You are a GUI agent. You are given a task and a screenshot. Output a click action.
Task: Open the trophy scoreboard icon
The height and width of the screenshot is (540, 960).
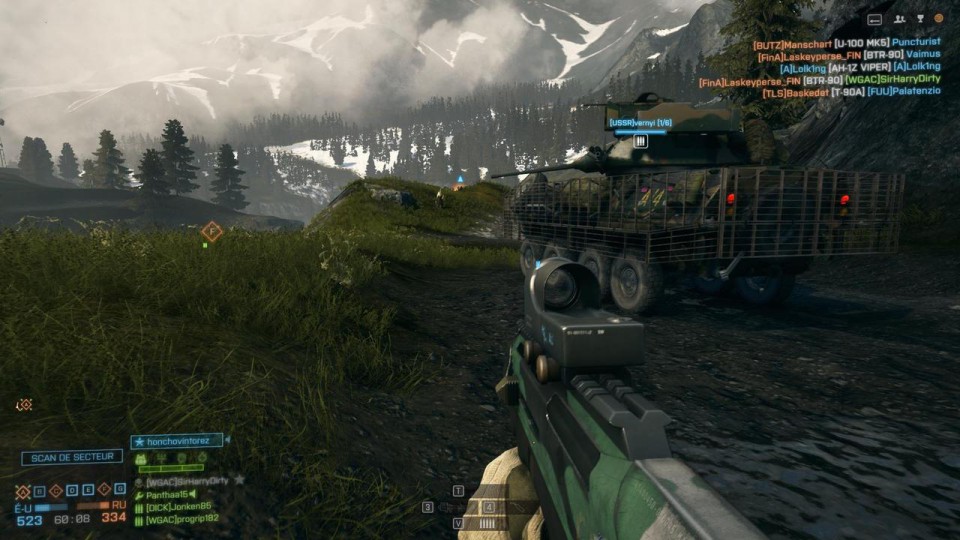[919, 18]
